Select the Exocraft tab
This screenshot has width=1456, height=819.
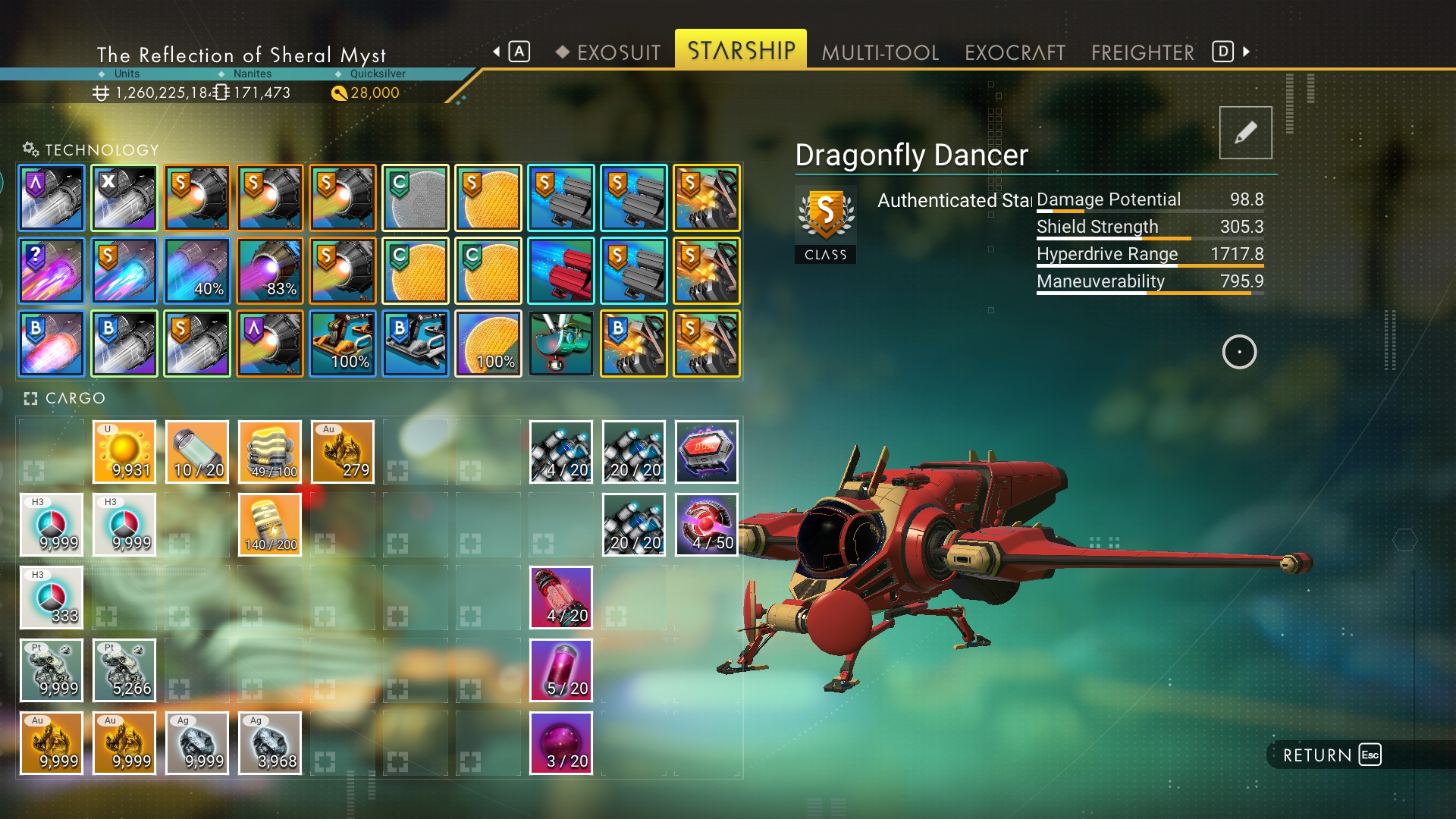(x=1015, y=52)
